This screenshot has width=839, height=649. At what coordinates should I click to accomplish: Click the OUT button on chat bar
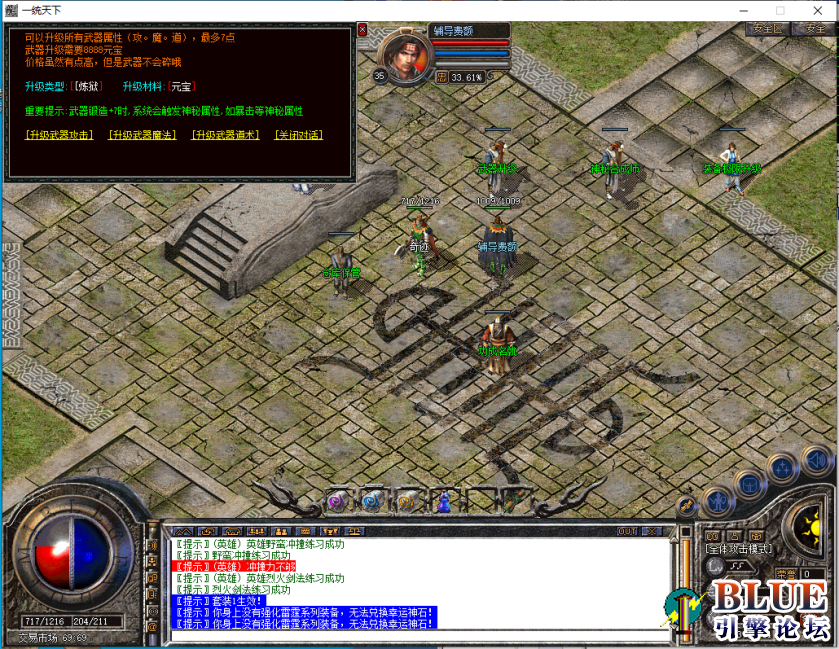(x=627, y=531)
